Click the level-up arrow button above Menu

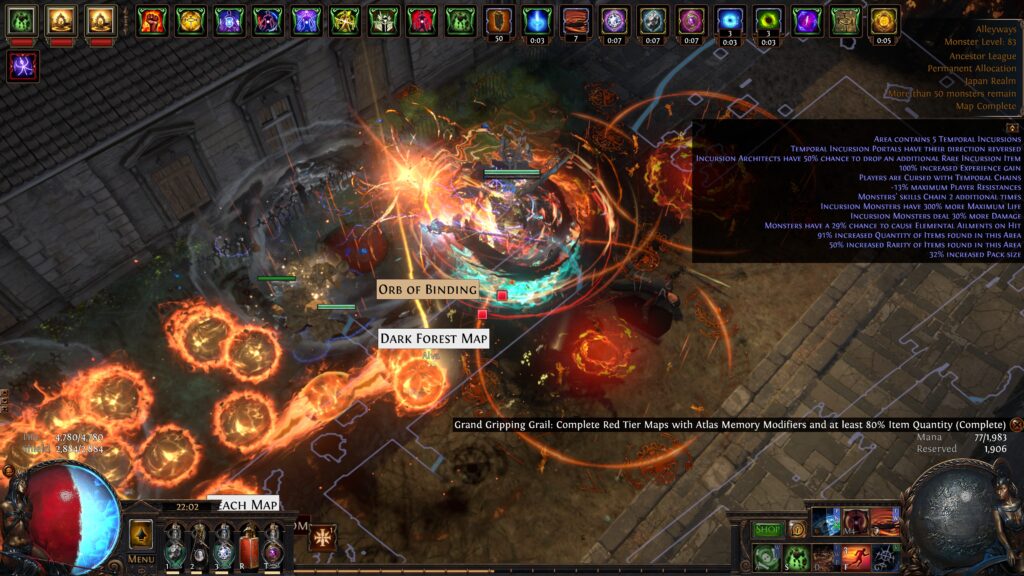coord(141,533)
